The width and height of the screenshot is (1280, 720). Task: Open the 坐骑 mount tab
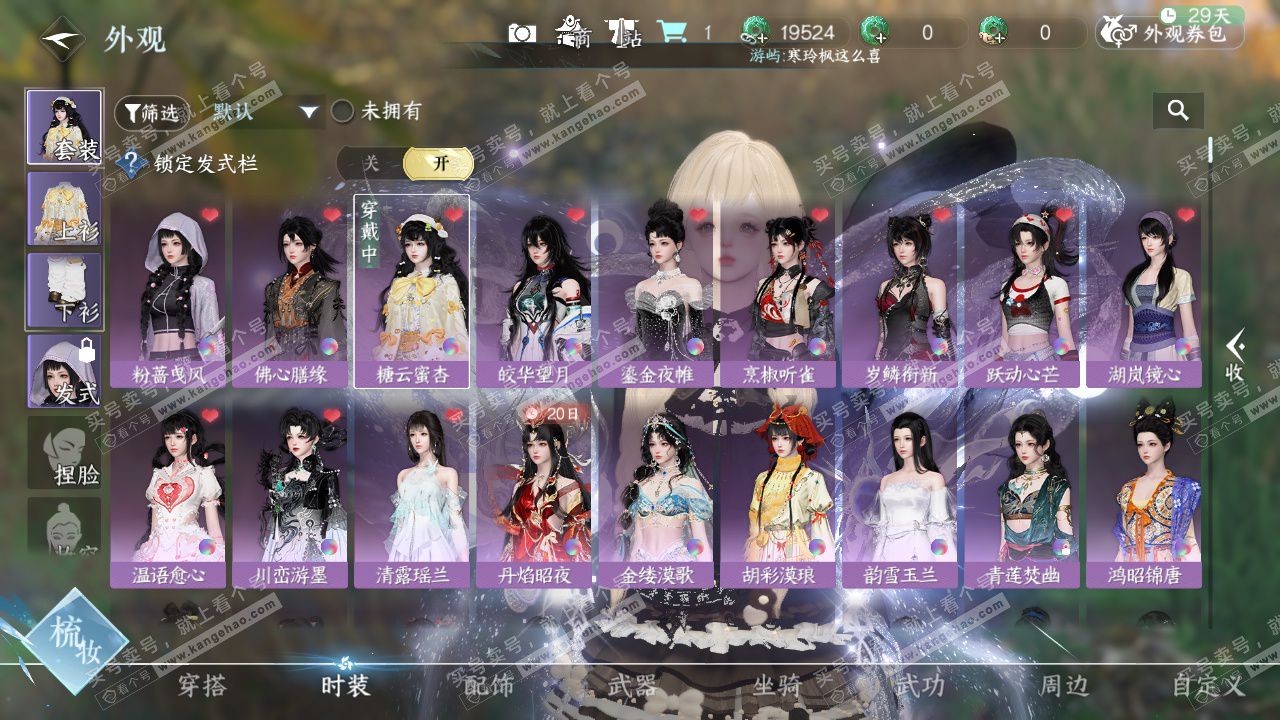[777, 685]
